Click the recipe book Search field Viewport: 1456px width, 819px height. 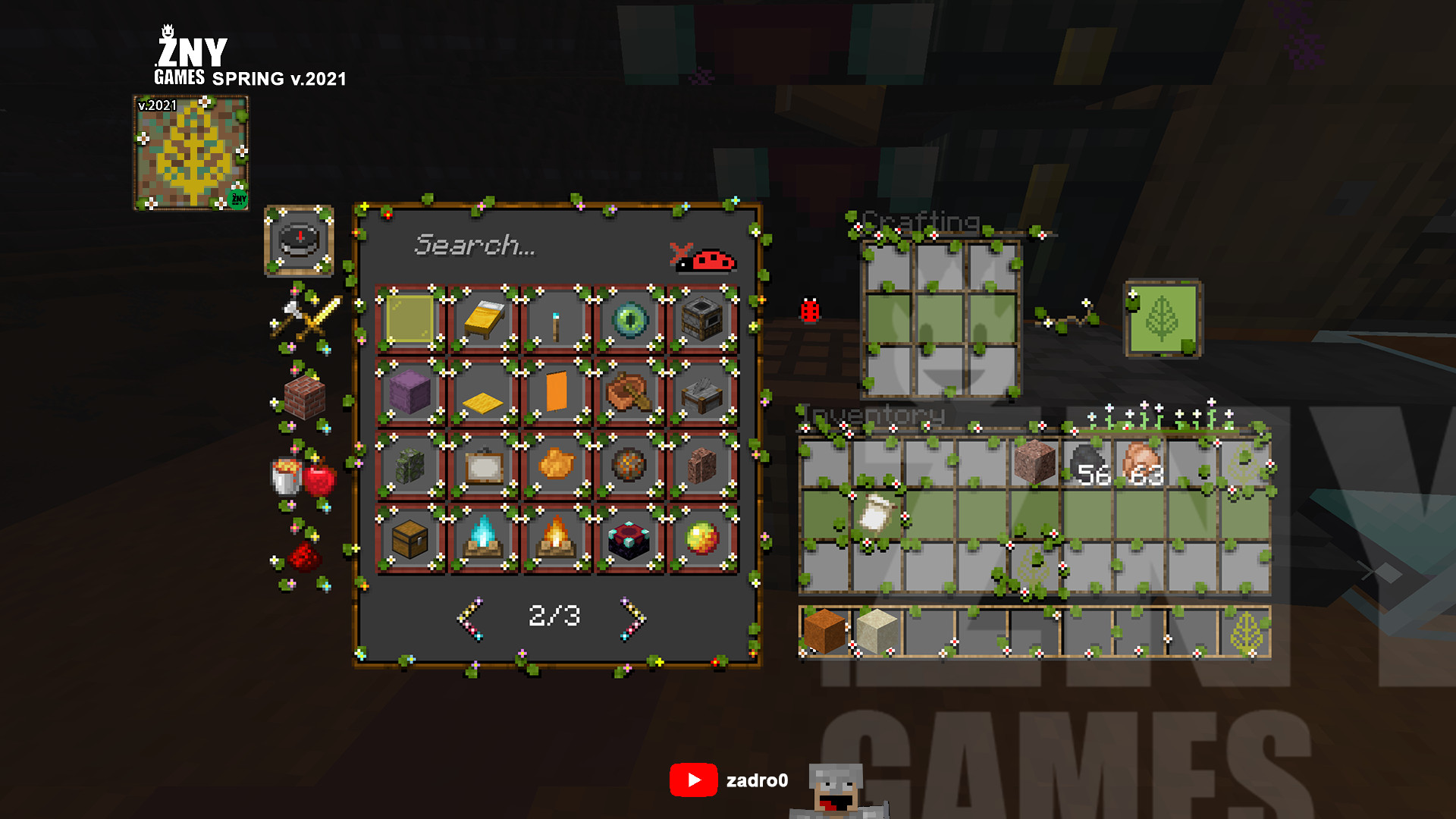pyautogui.click(x=516, y=245)
